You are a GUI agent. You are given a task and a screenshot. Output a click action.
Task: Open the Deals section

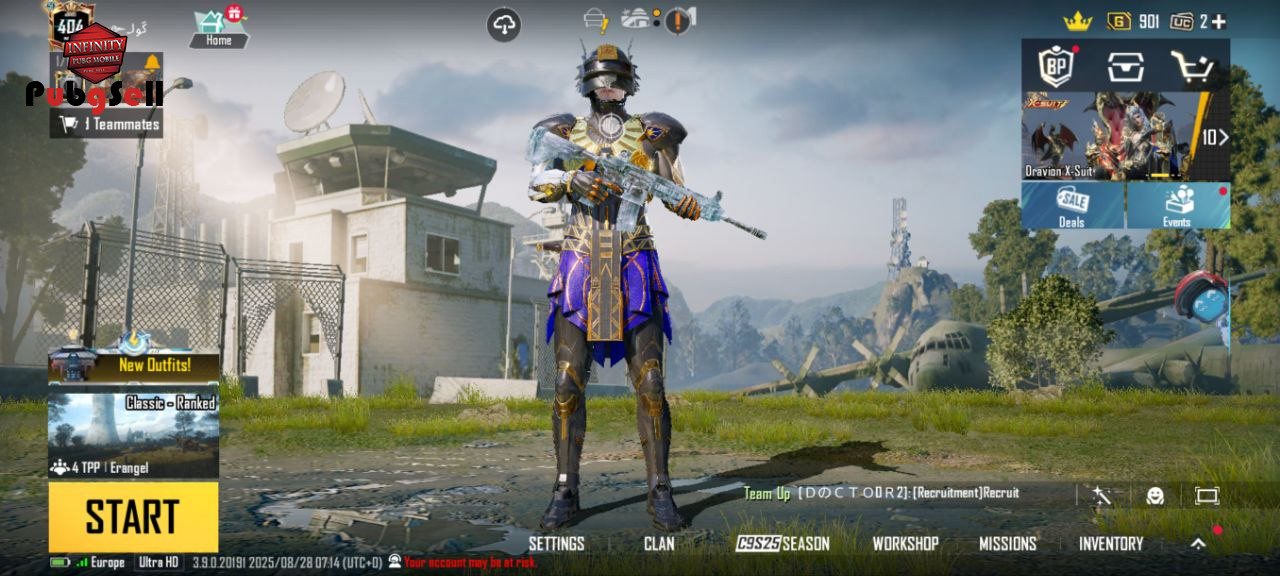(1072, 206)
